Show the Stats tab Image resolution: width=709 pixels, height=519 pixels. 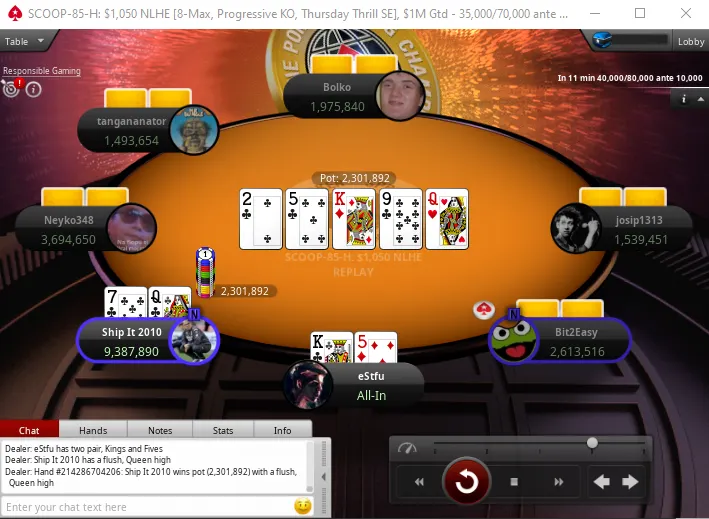coord(223,430)
